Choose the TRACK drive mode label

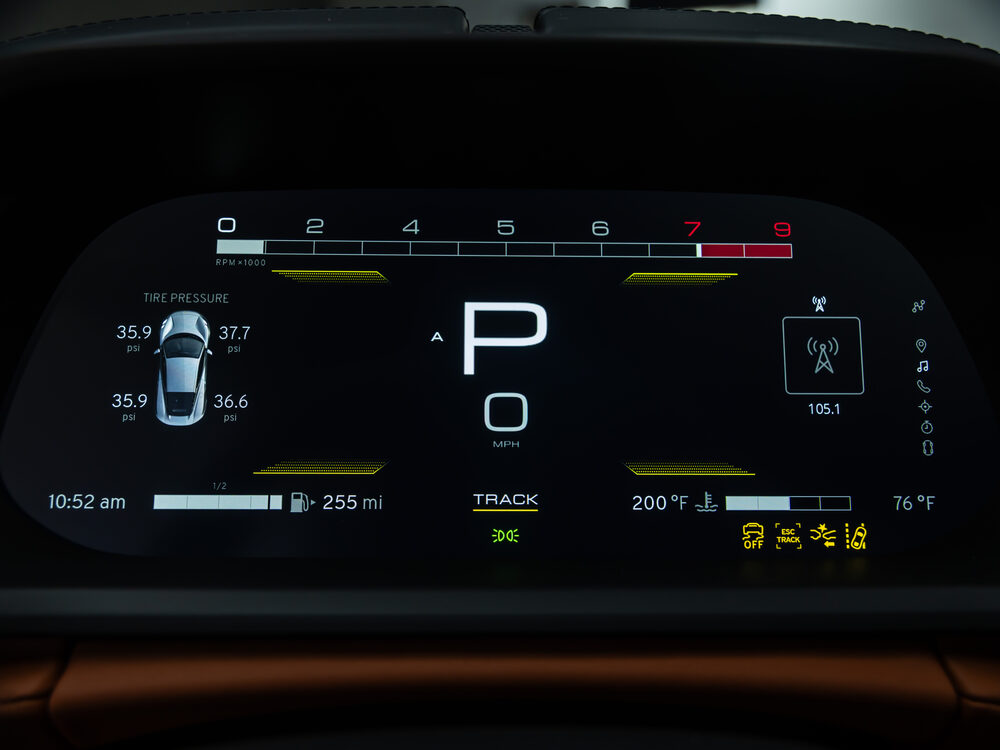[x=505, y=500]
